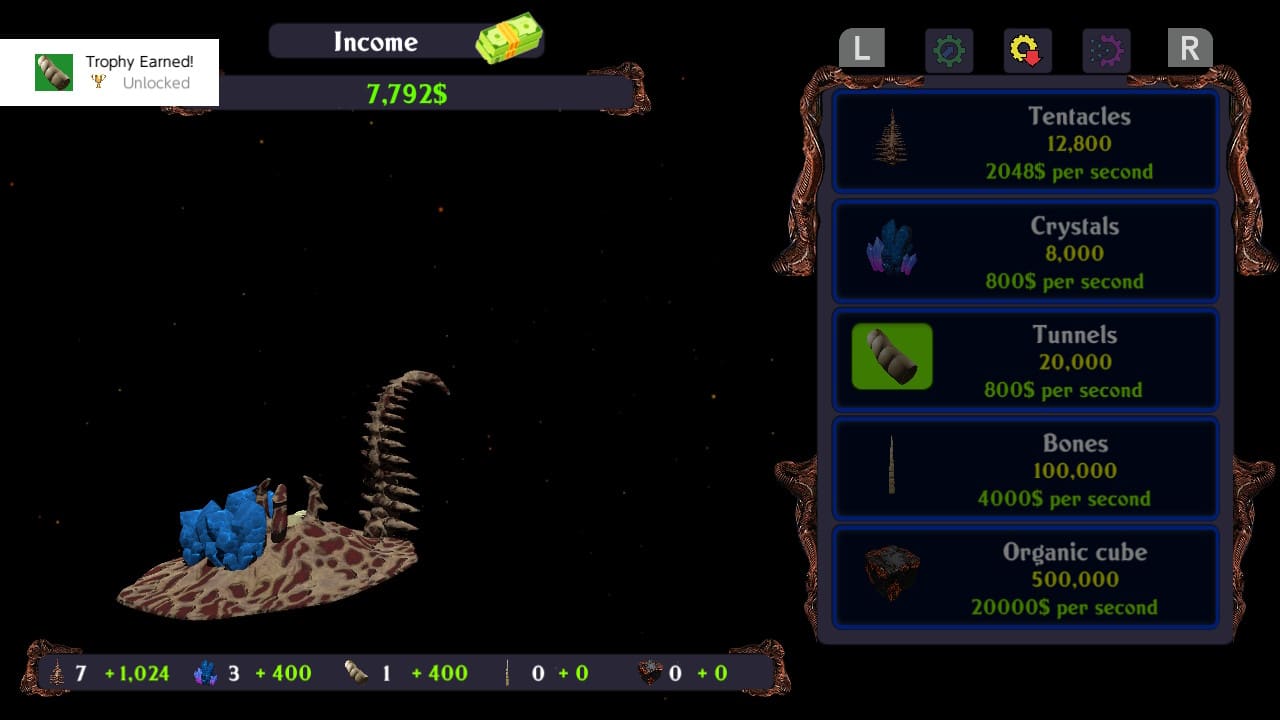1280x720 pixels.
Task: Dismiss the Trophy Earned notification
Action: pos(110,71)
